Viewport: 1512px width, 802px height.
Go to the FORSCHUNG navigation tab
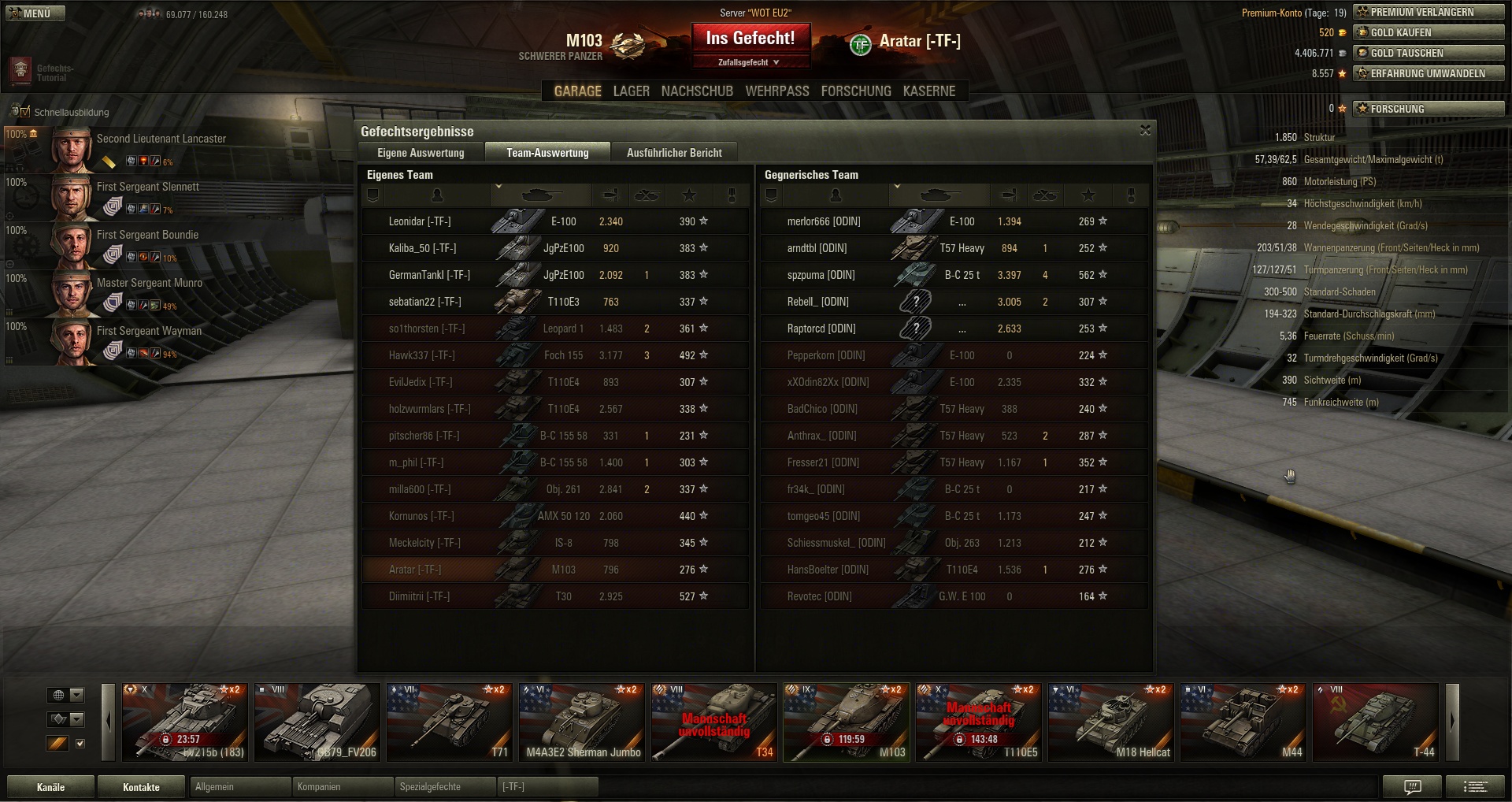tap(856, 91)
